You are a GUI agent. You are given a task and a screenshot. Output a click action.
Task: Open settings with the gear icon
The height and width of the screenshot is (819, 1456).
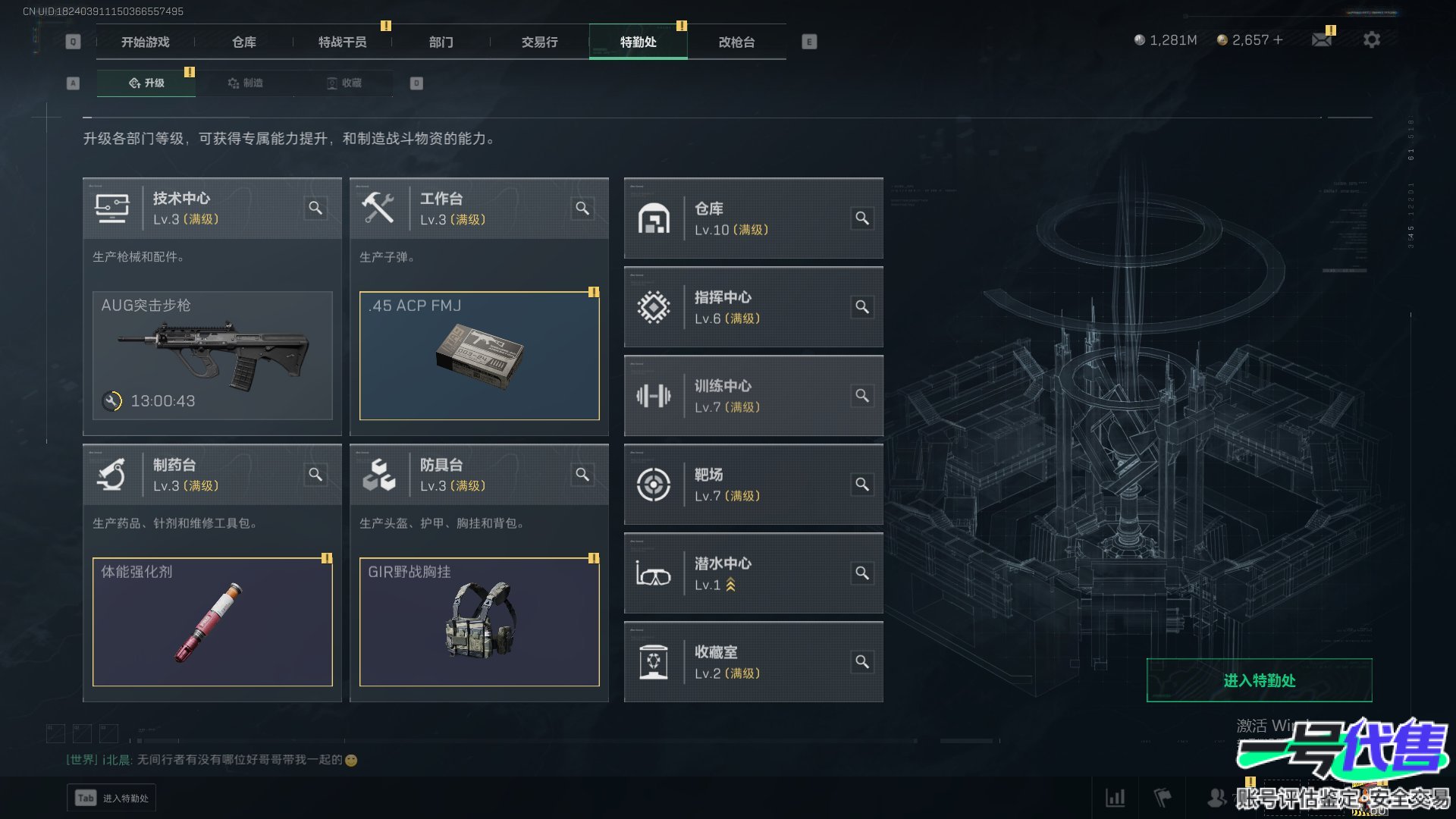1372,39
